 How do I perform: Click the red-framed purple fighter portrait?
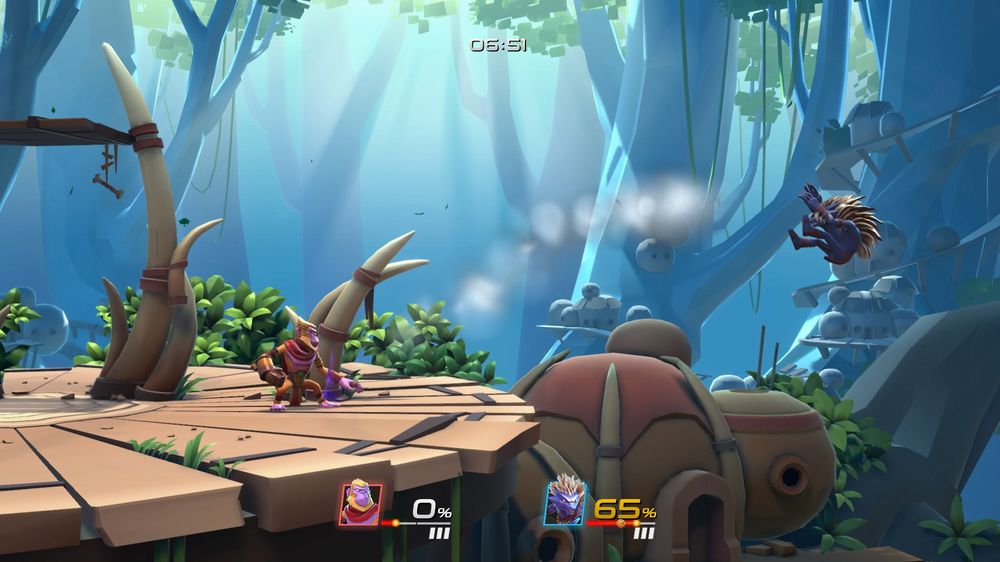pos(359,503)
